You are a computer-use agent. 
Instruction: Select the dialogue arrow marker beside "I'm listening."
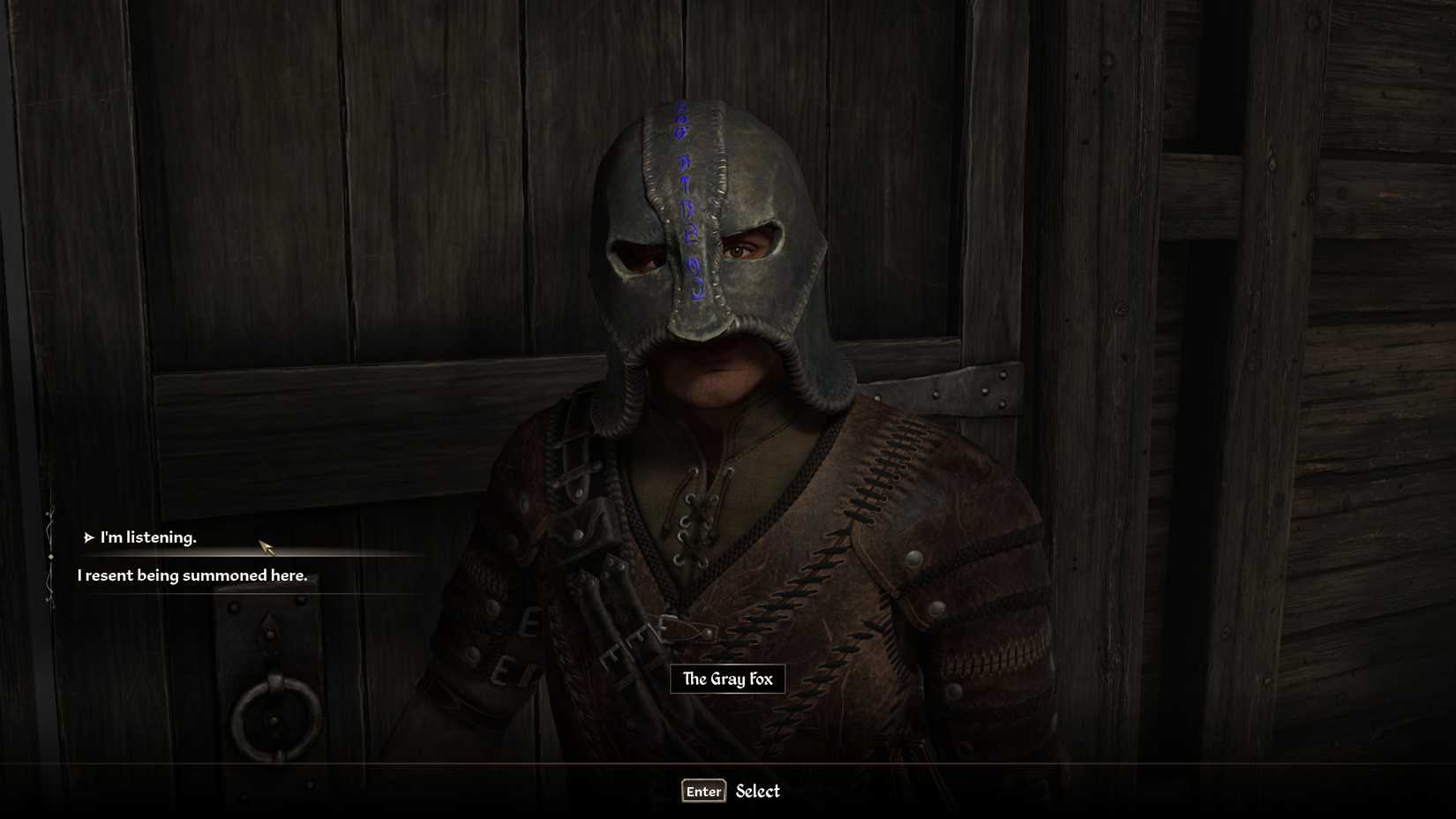(x=89, y=537)
